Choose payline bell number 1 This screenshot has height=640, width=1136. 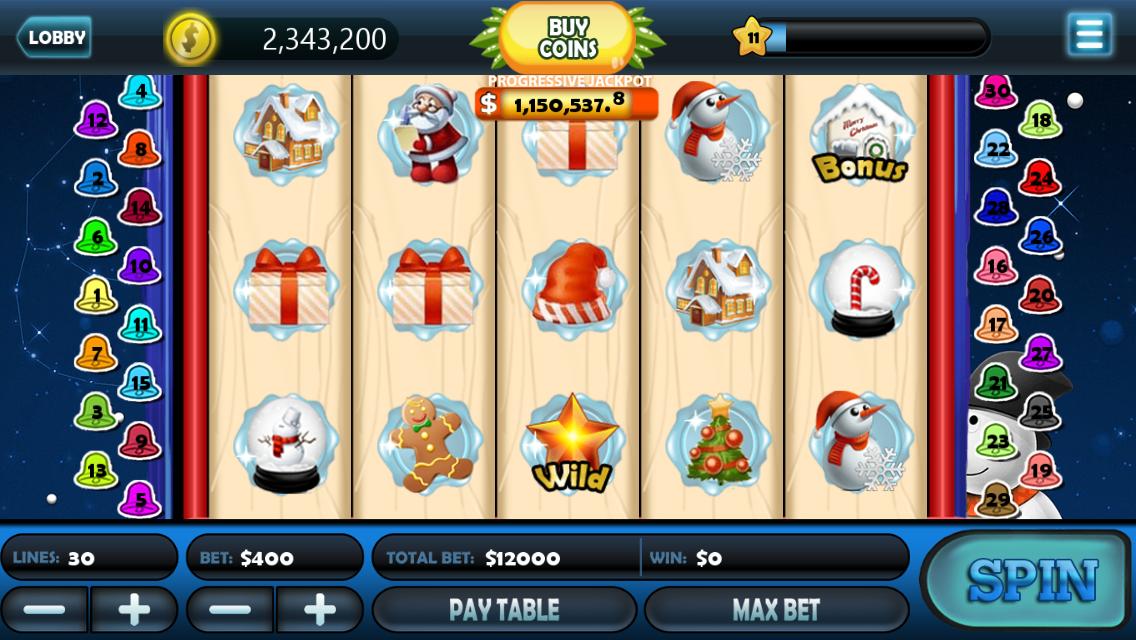(96, 296)
